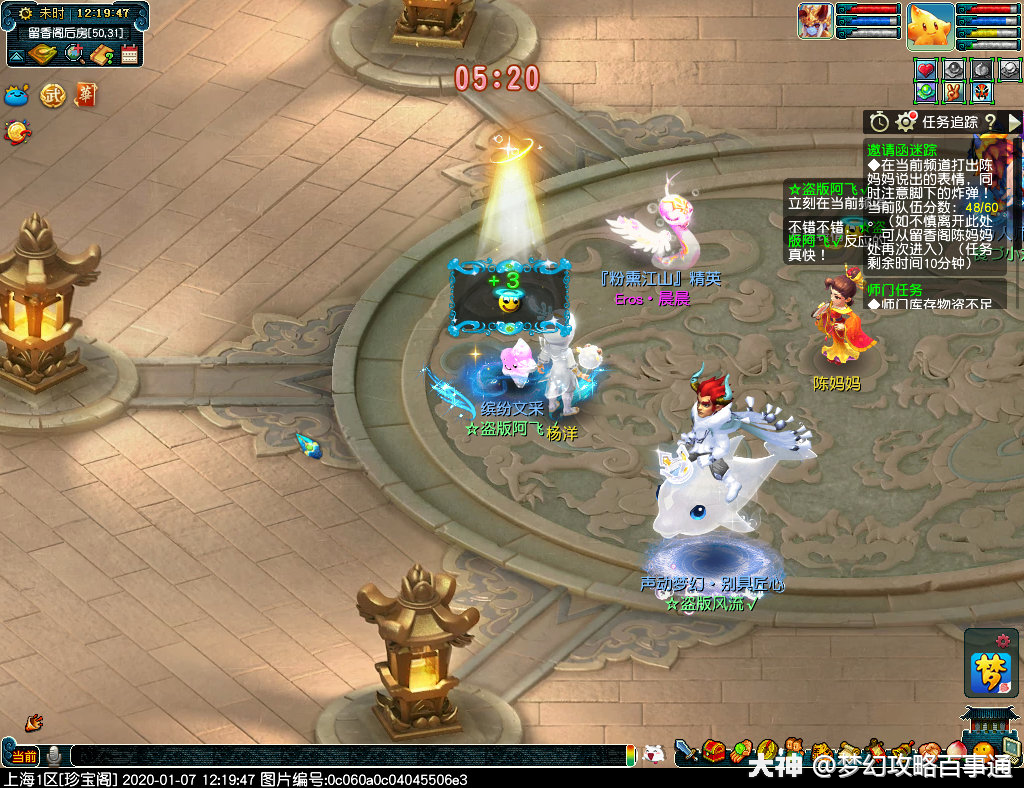Click the victory hand gesture icon
The height and width of the screenshot is (788, 1024).
pyautogui.click(x=954, y=92)
